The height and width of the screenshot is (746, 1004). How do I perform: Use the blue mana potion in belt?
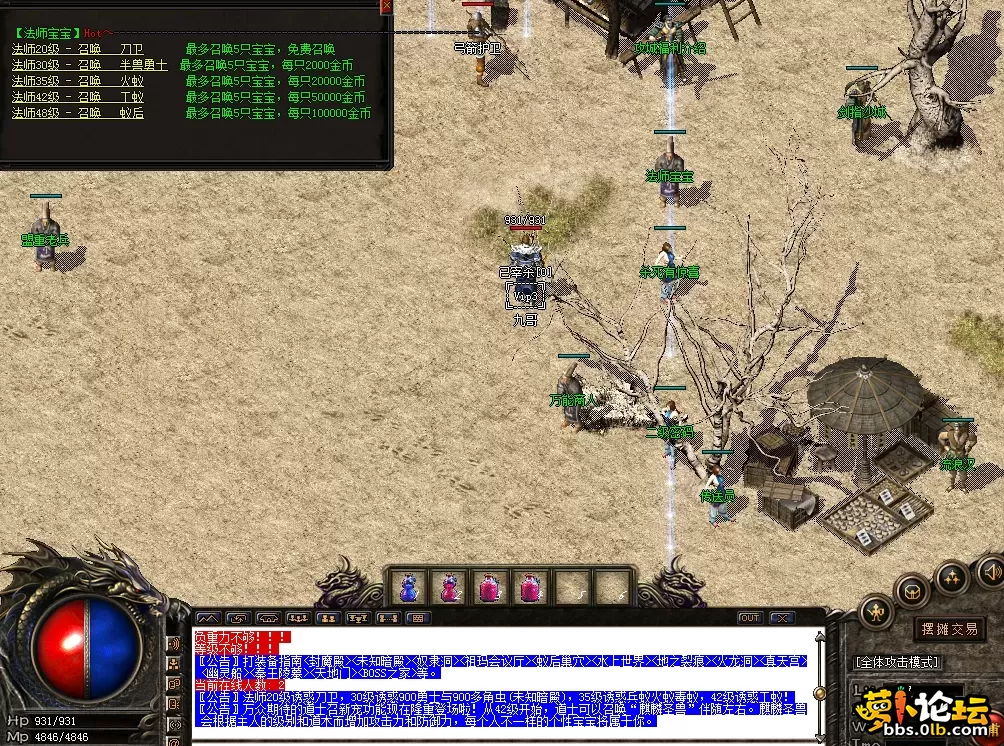408,587
